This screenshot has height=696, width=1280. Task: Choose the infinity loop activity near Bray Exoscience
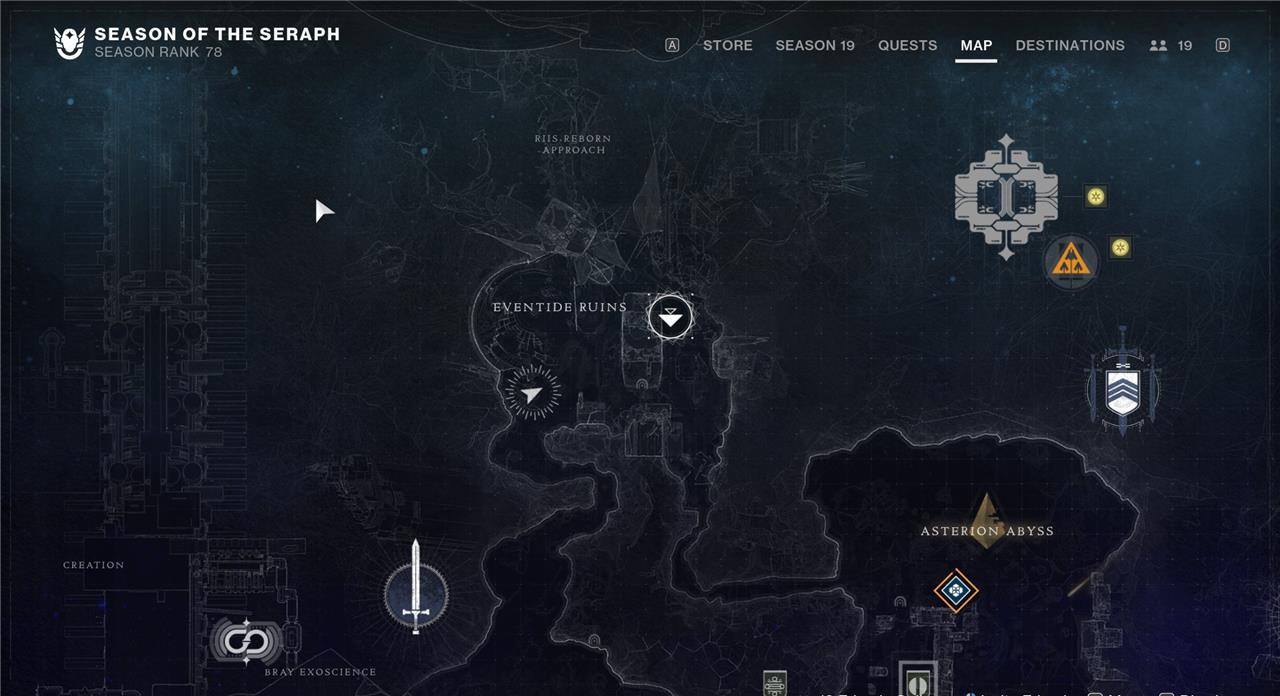(x=240, y=640)
